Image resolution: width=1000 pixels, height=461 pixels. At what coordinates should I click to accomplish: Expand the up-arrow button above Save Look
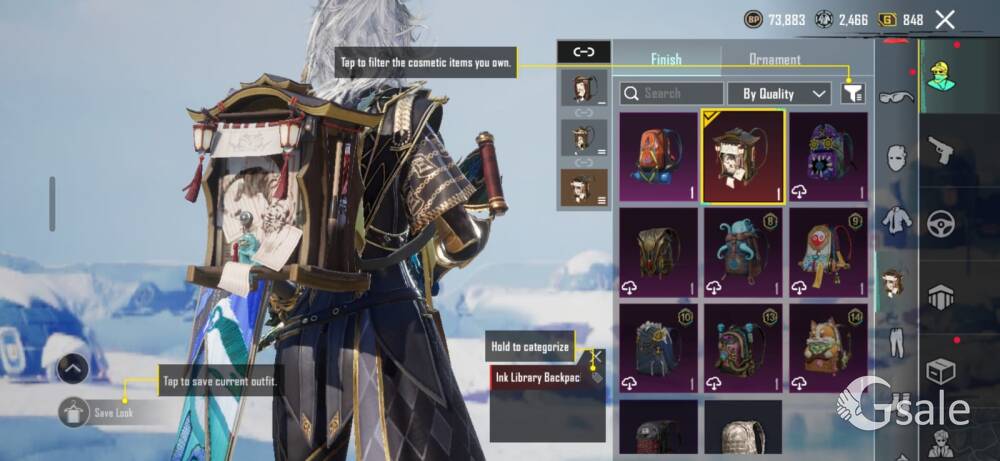click(74, 368)
